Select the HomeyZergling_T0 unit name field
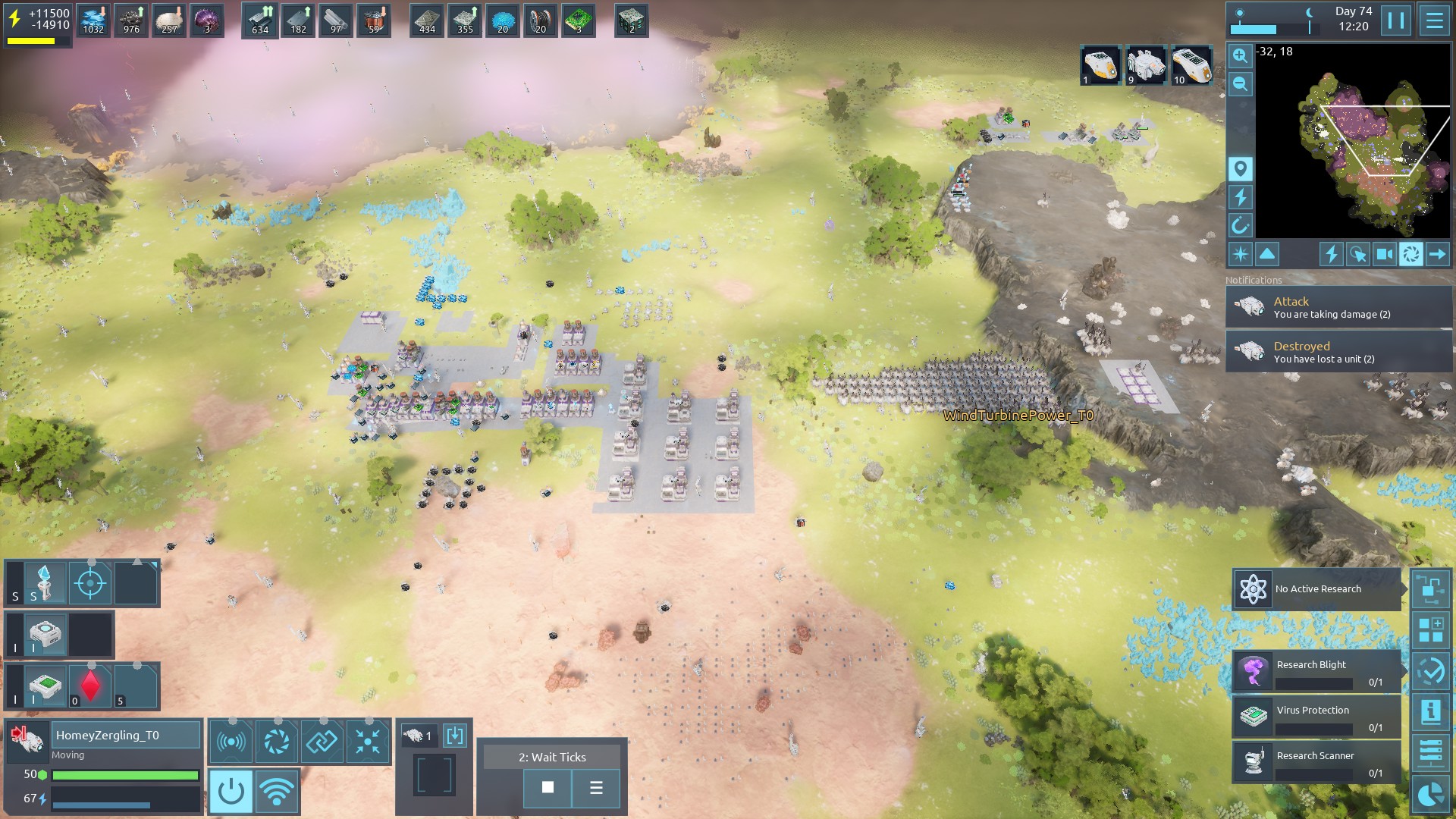1456x819 pixels. point(125,735)
